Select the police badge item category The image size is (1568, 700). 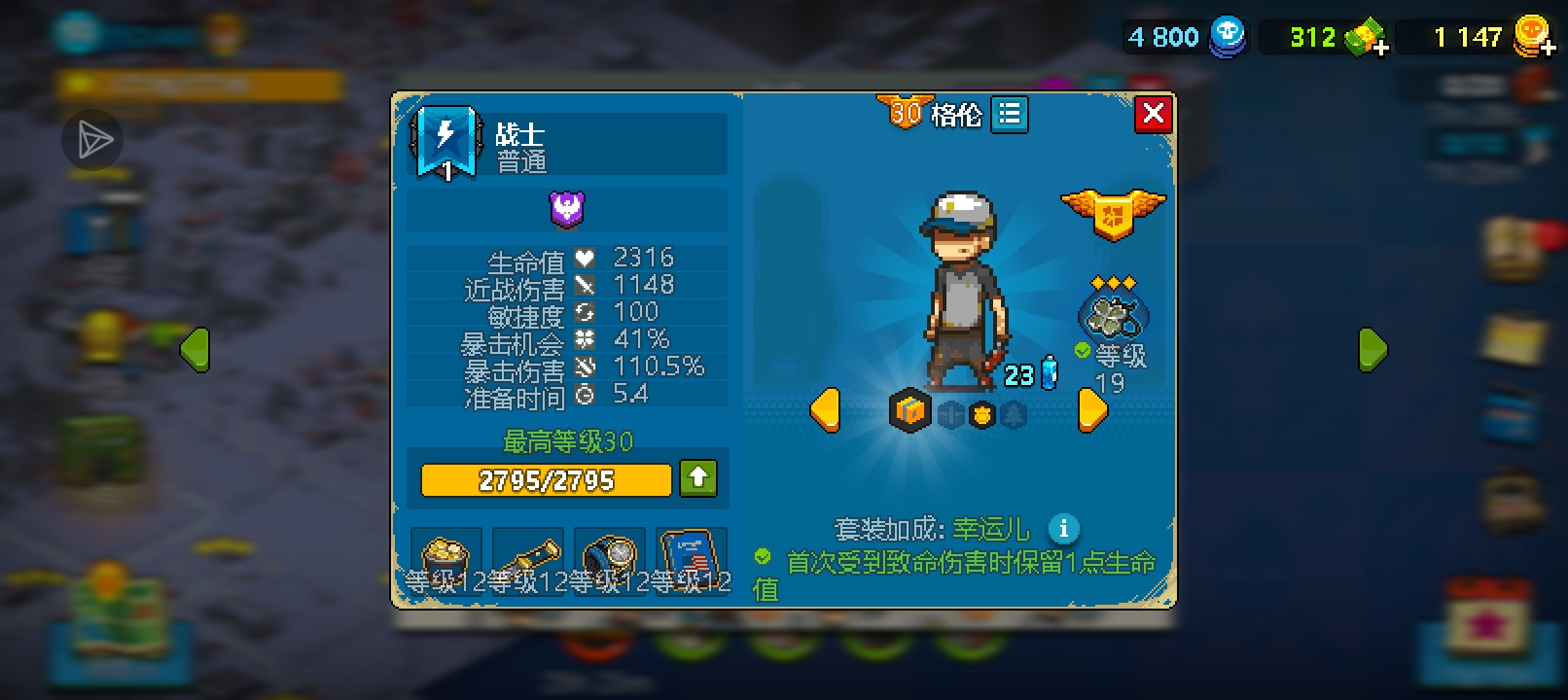click(982, 414)
